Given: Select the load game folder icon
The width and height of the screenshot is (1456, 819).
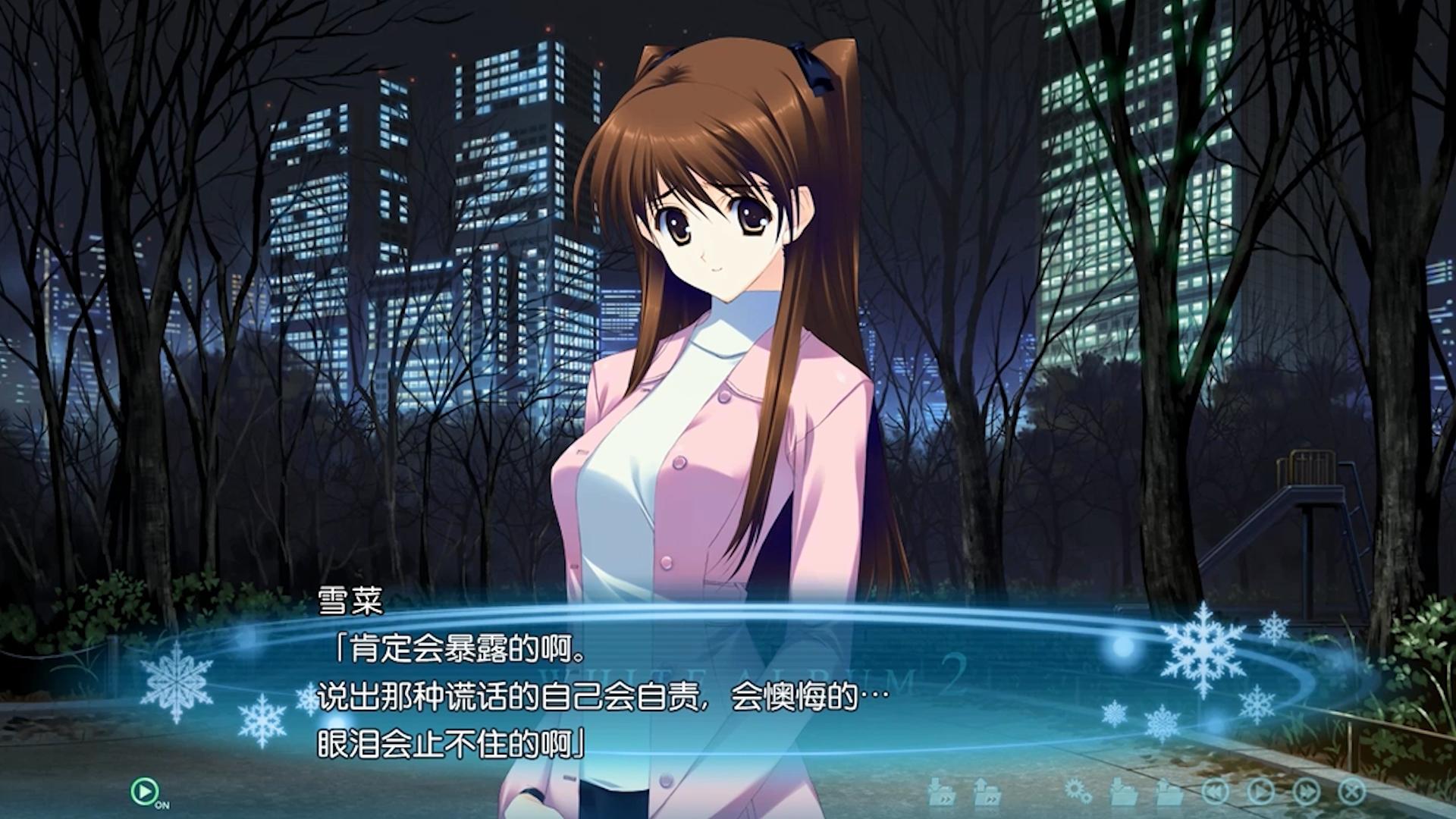Looking at the screenshot, I should (x=1169, y=792).
